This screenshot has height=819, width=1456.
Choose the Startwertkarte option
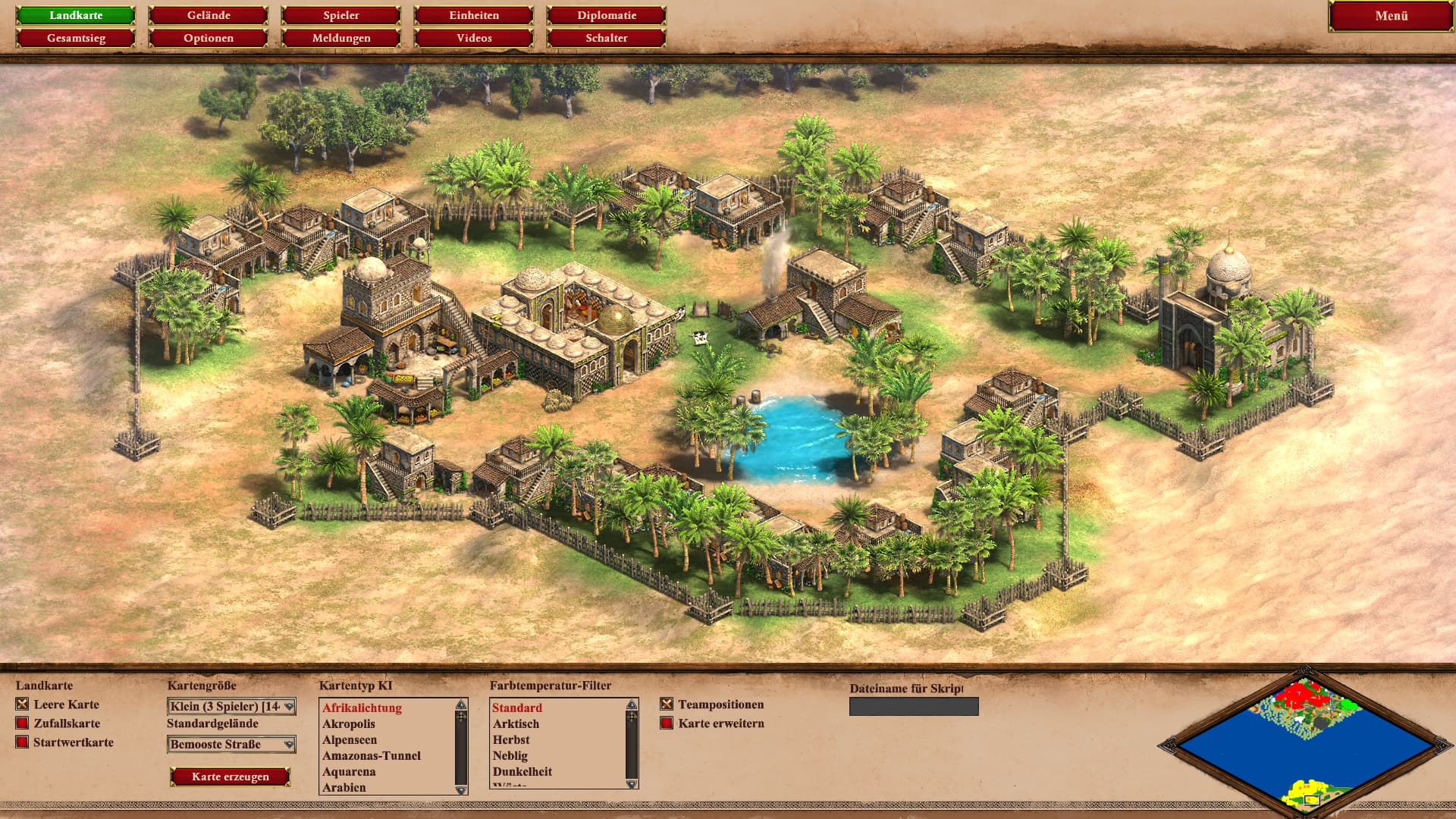click(x=22, y=742)
